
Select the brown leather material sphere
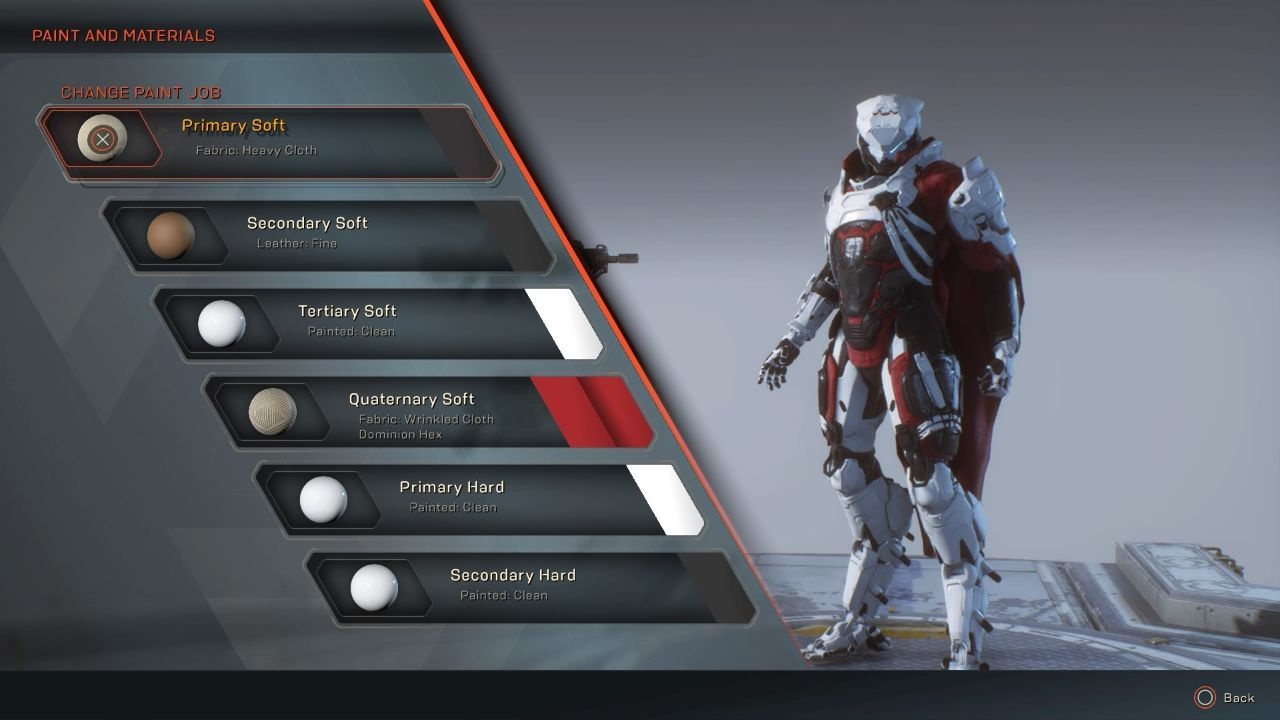(170, 236)
